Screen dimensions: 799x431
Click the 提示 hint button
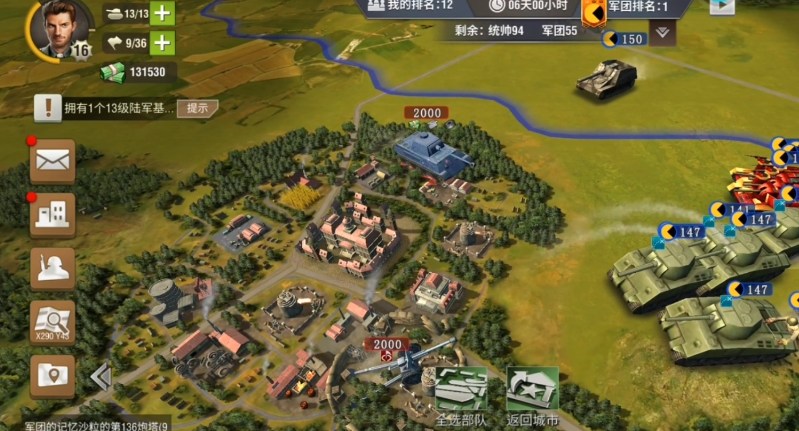click(x=197, y=108)
